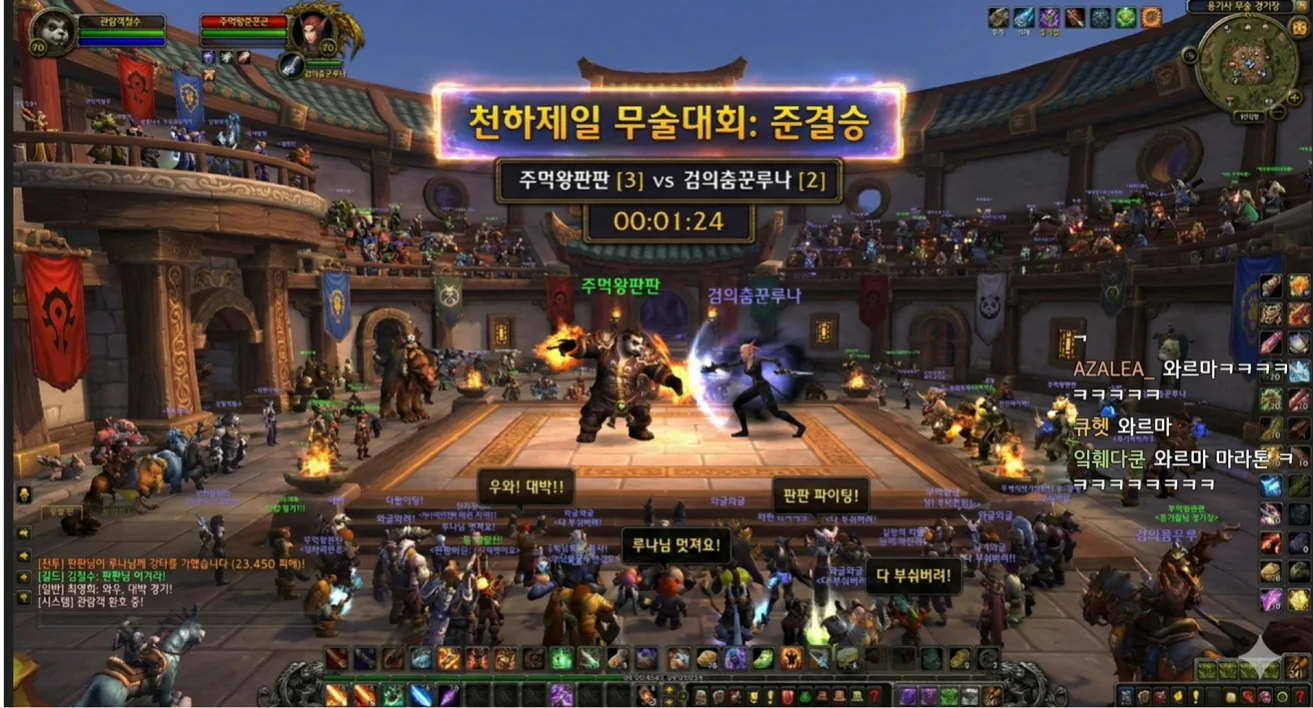Select the green clover buff icon
The height and width of the screenshot is (708, 1313).
(x=1126, y=17)
